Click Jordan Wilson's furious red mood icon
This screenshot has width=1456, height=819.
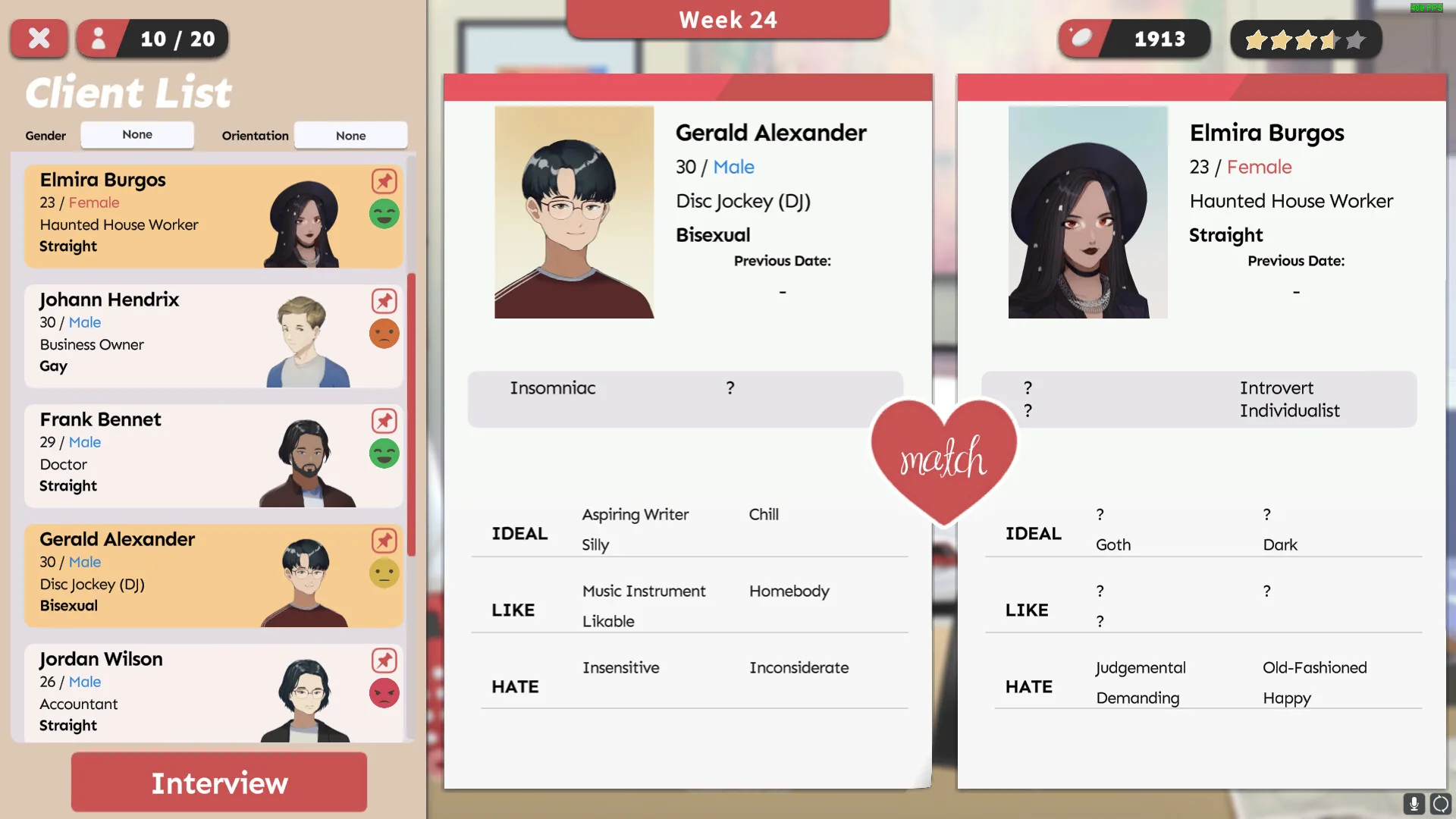[x=384, y=692]
